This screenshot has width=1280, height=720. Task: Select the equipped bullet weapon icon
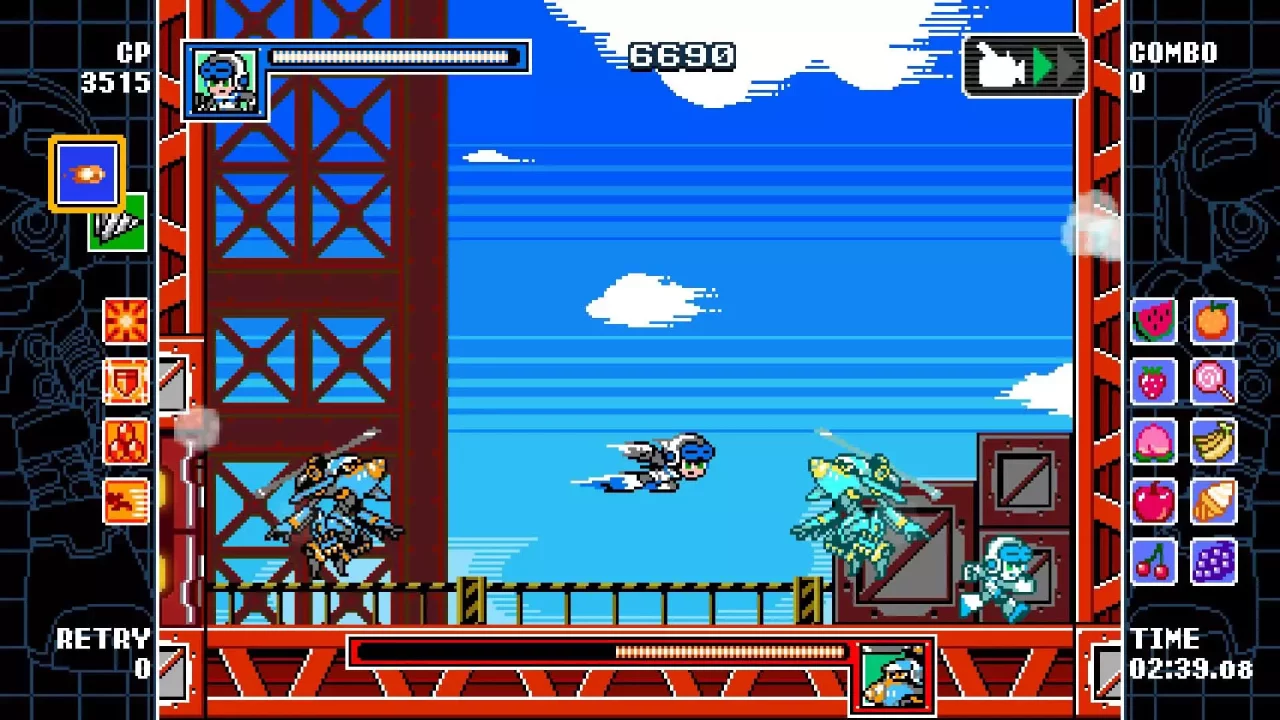tap(85, 172)
